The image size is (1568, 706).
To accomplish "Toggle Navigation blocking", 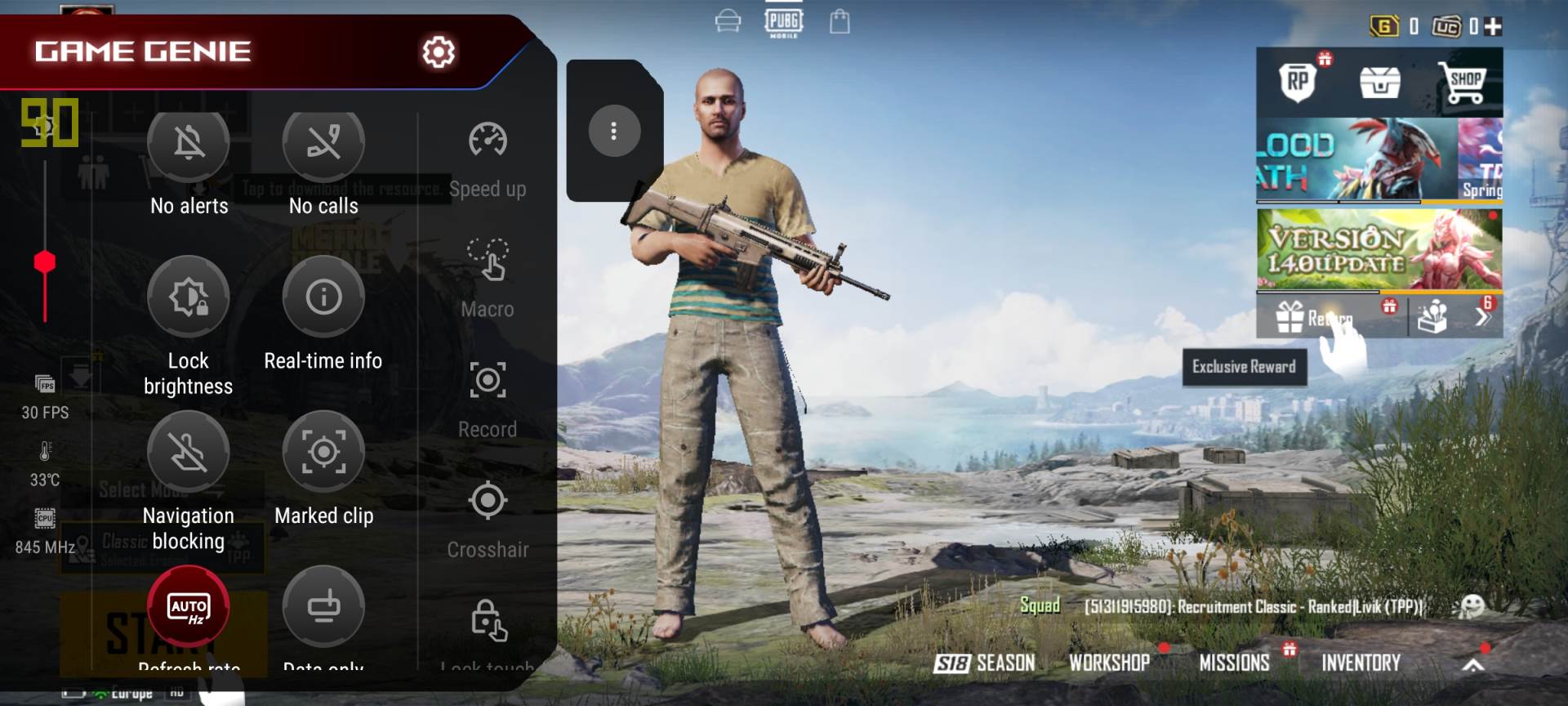I will [x=189, y=452].
